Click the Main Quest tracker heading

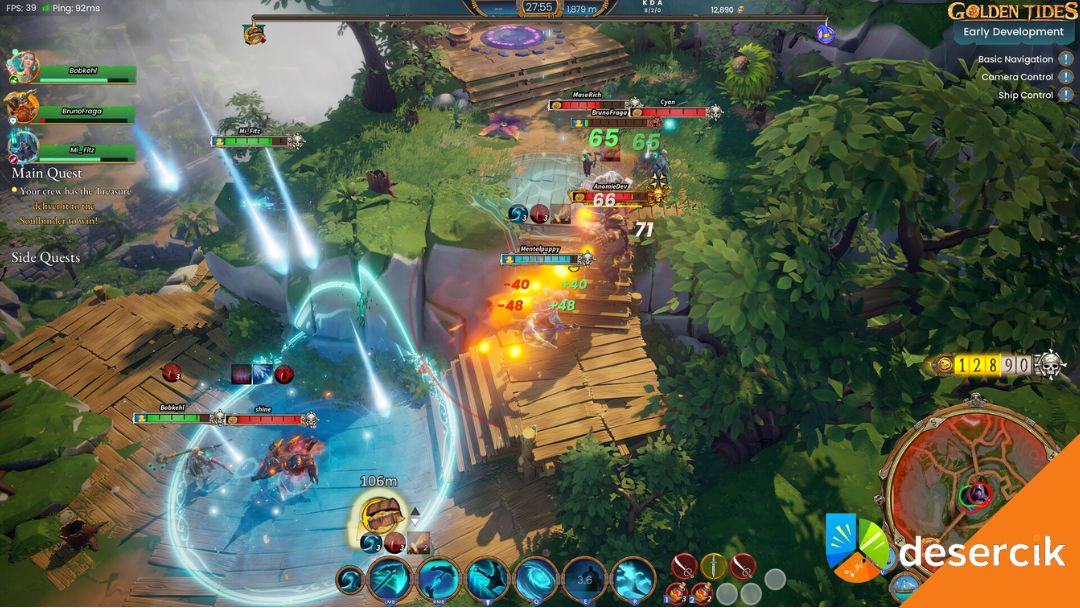click(46, 174)
